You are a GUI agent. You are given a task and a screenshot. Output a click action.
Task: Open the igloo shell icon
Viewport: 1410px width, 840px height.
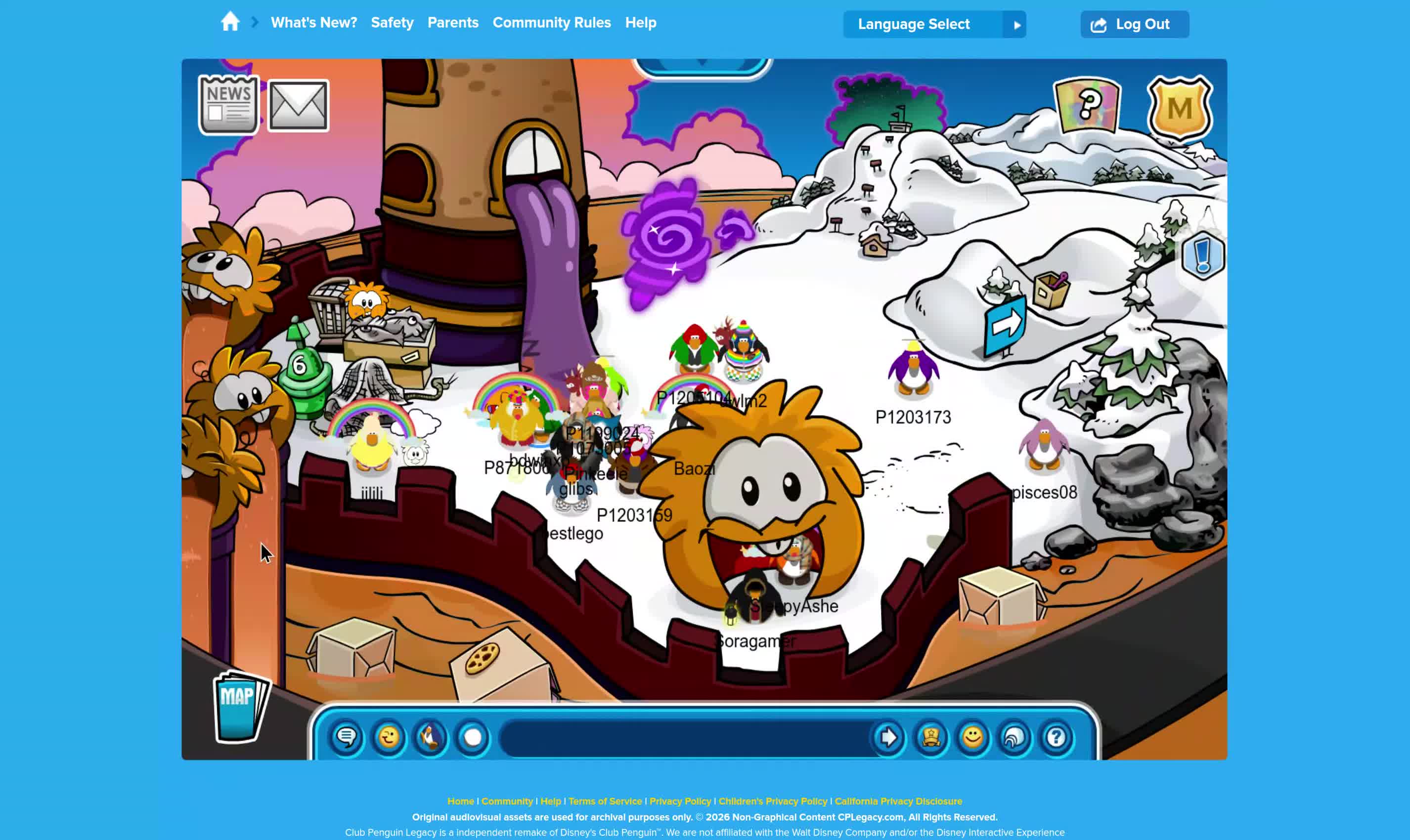1014,738
